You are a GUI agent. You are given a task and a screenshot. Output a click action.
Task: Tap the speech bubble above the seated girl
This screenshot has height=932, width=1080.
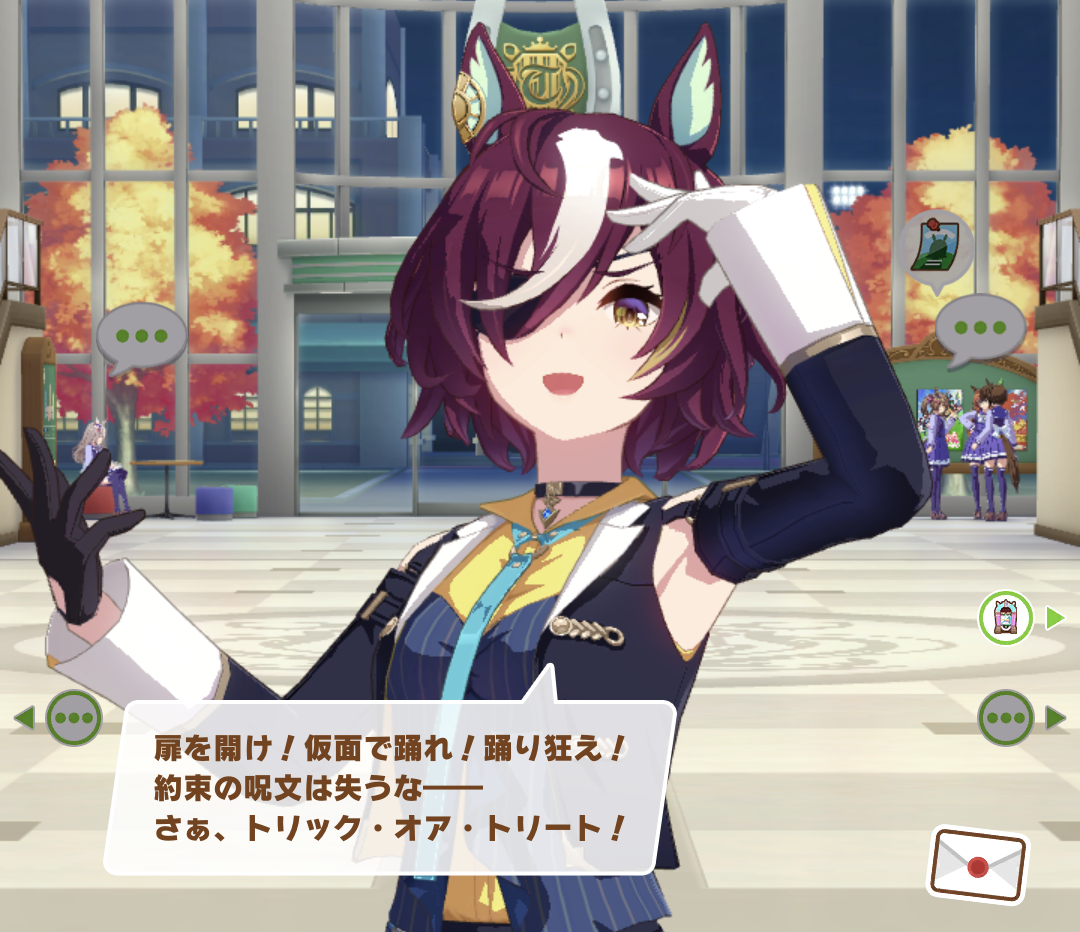(x=142, y=335)
